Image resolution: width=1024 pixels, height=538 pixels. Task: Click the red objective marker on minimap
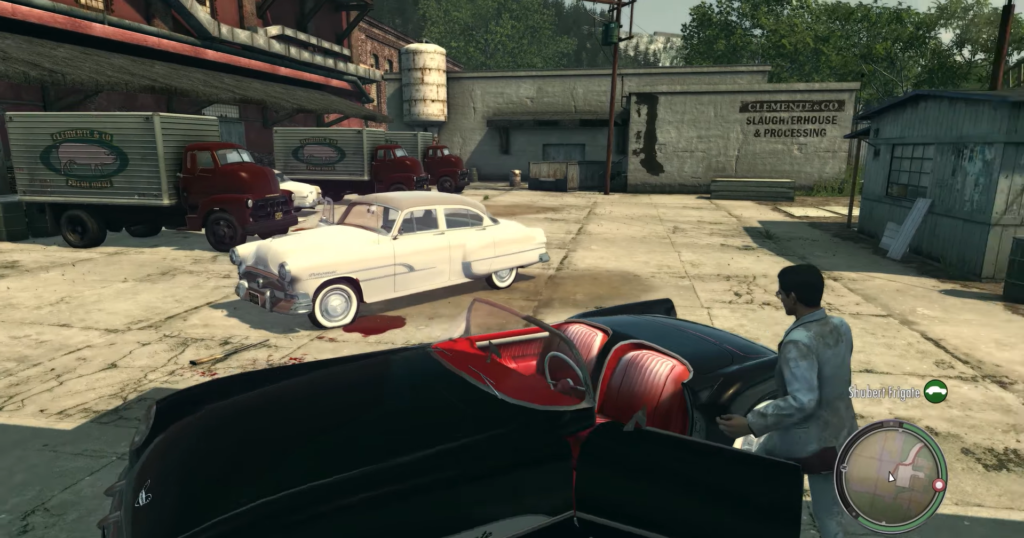pyautogui.click(x=938, y=485)
